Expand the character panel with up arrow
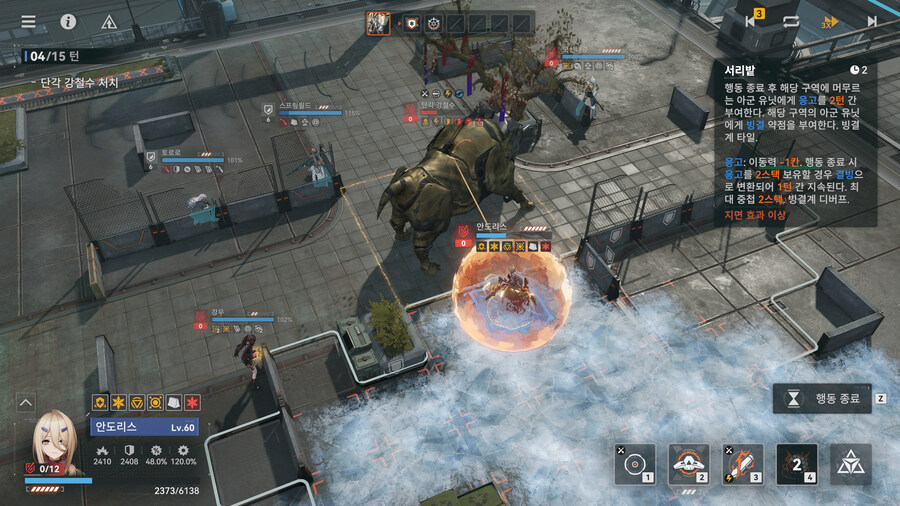This screenshot has width=900, height=506. pyautogui.click(x=26, y=402)
